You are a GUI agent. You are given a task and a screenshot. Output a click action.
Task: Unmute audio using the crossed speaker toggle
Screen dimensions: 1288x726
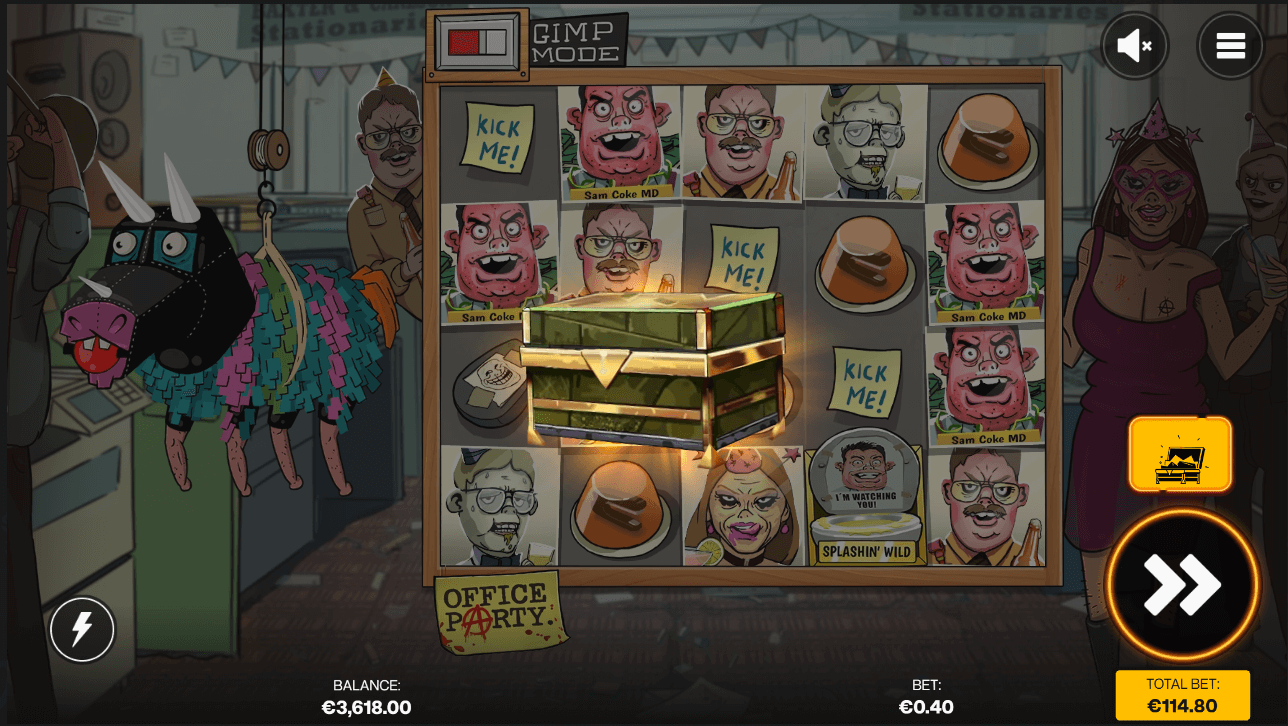point(1134,45)
